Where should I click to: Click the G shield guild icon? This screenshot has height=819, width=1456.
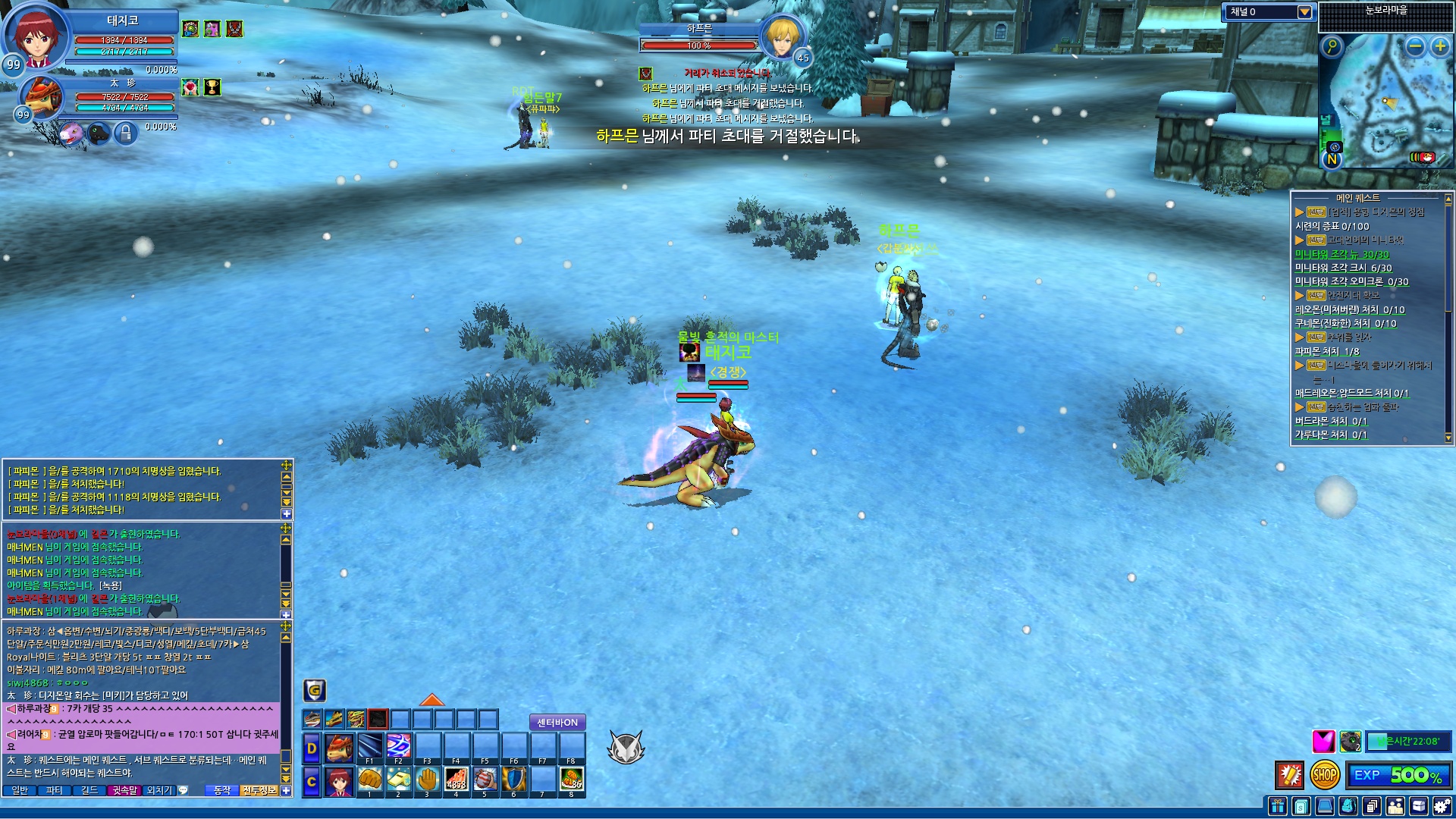coord(315,690)
